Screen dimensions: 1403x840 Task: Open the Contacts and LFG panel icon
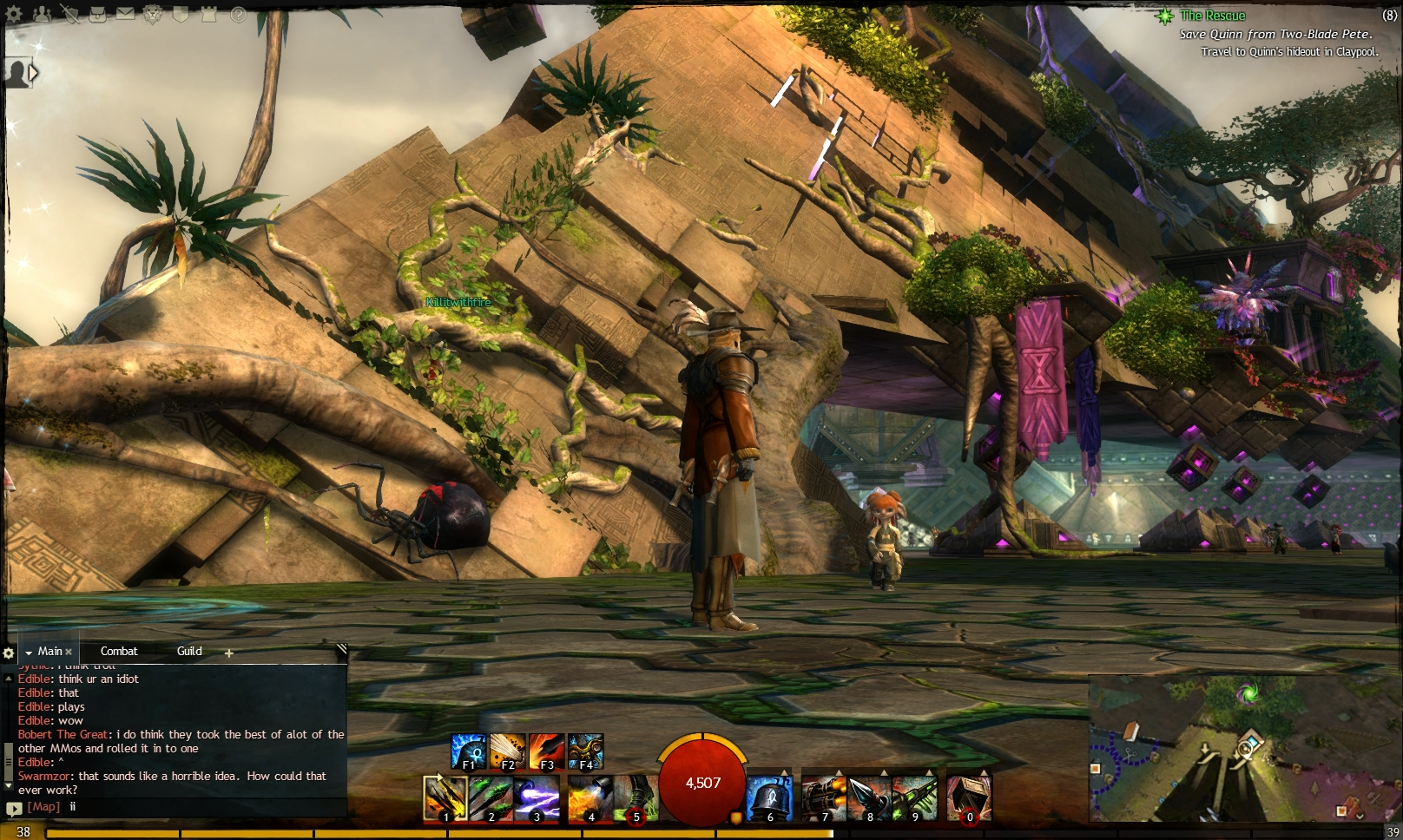coord(42,14)
